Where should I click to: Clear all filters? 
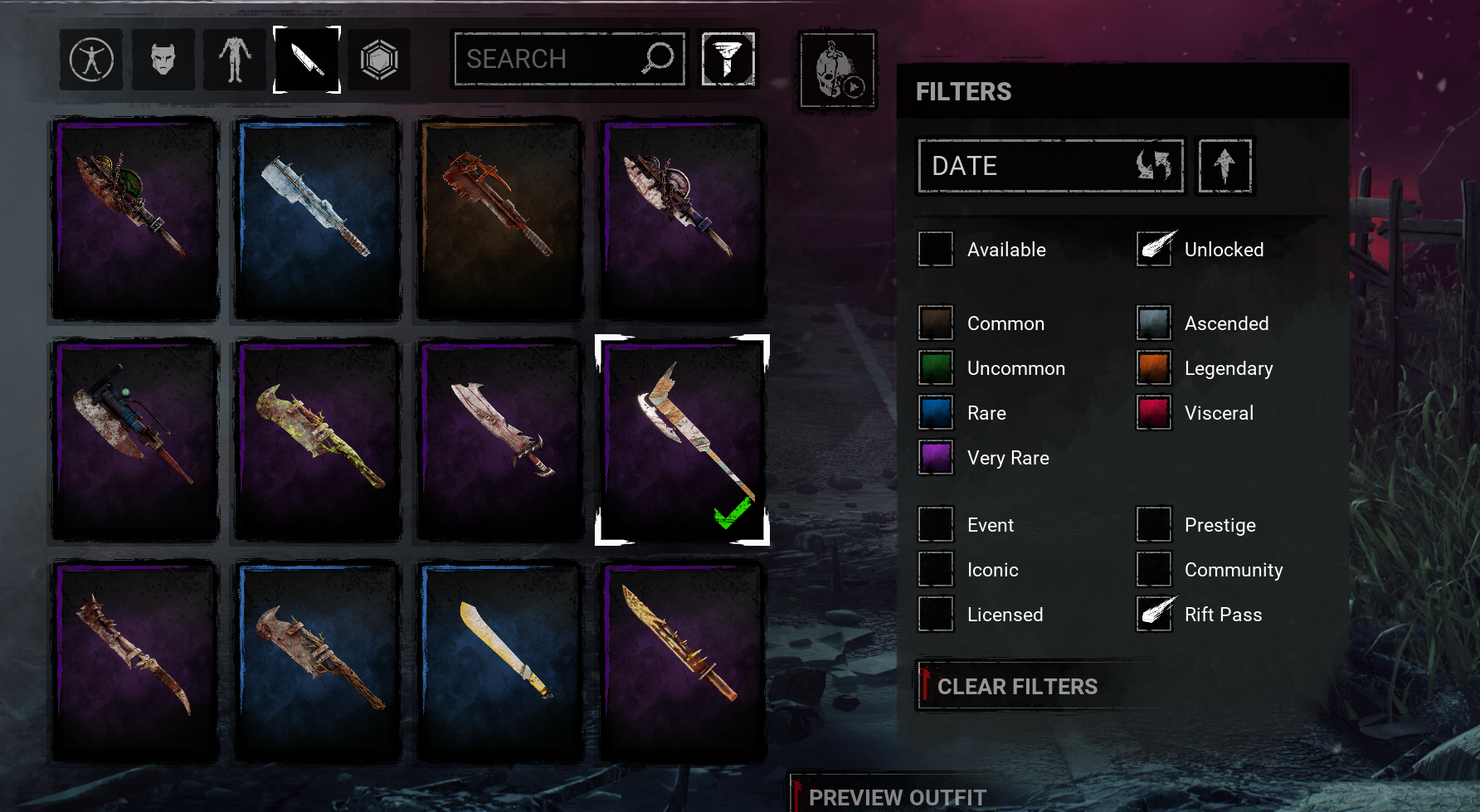(1017, 687)
